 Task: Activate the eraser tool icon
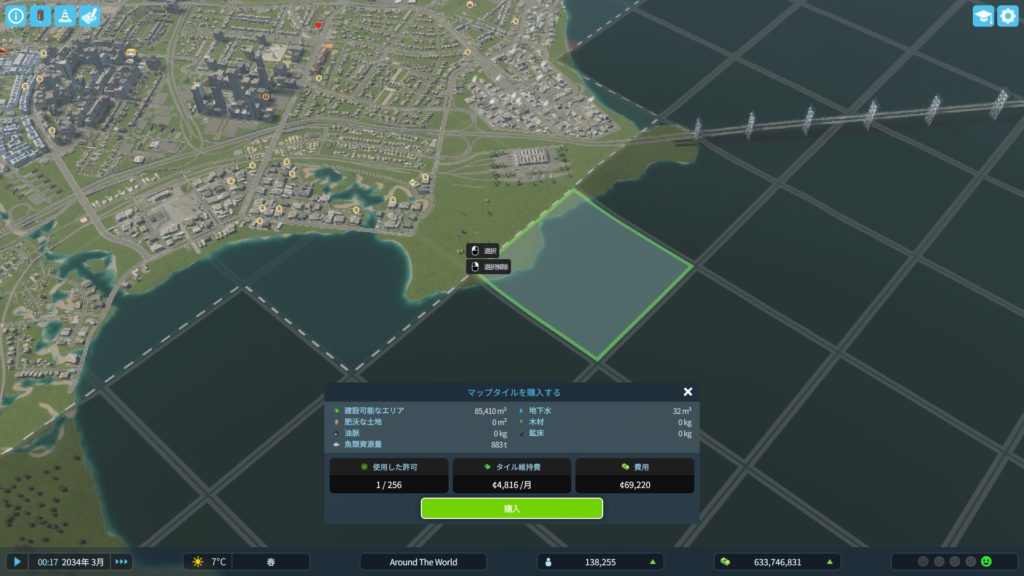[88, 15]
